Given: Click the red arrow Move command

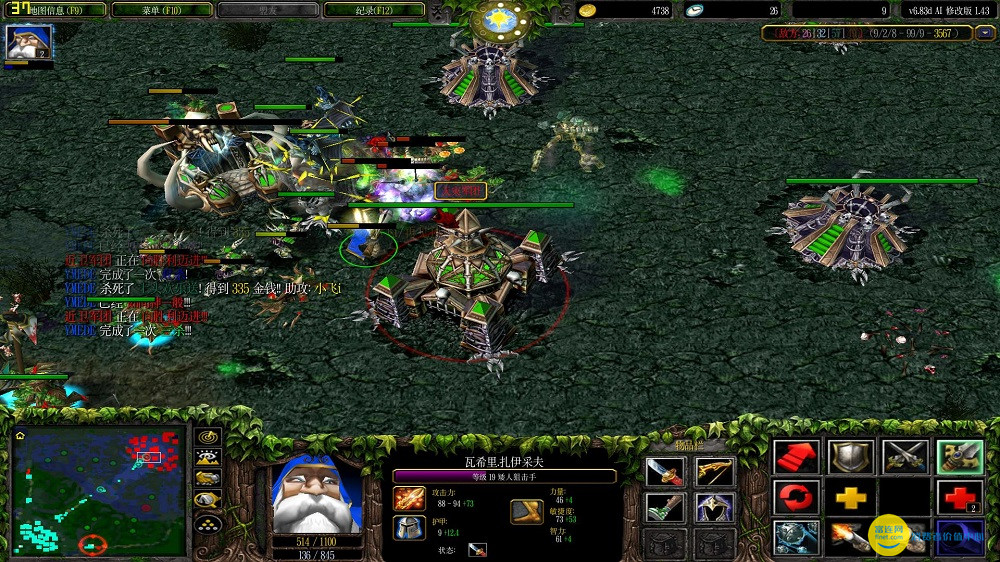Looking at the screenshot, I should [797, 457].
